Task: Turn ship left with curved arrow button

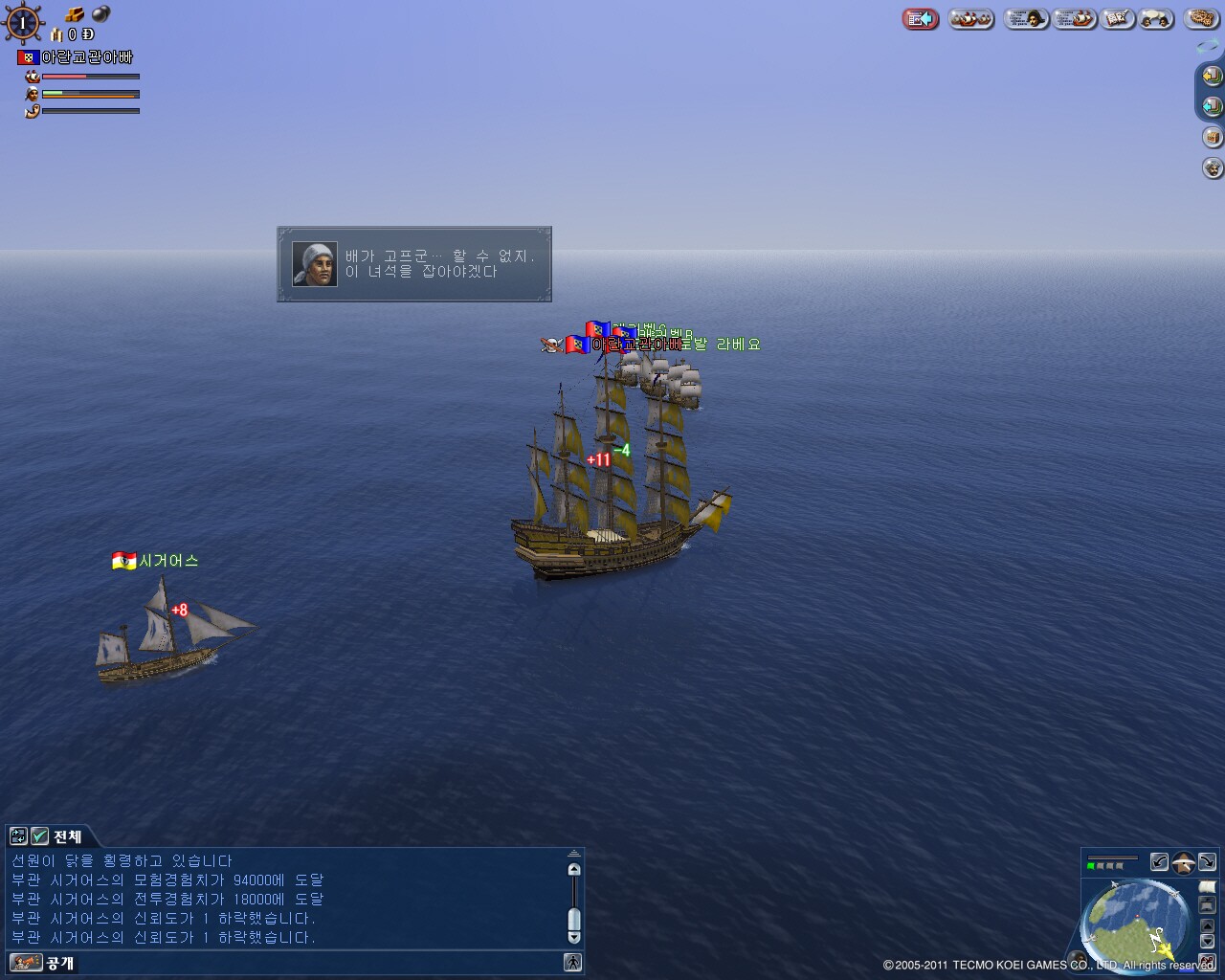Action: pyautogui.click(x=1159, y=862)
